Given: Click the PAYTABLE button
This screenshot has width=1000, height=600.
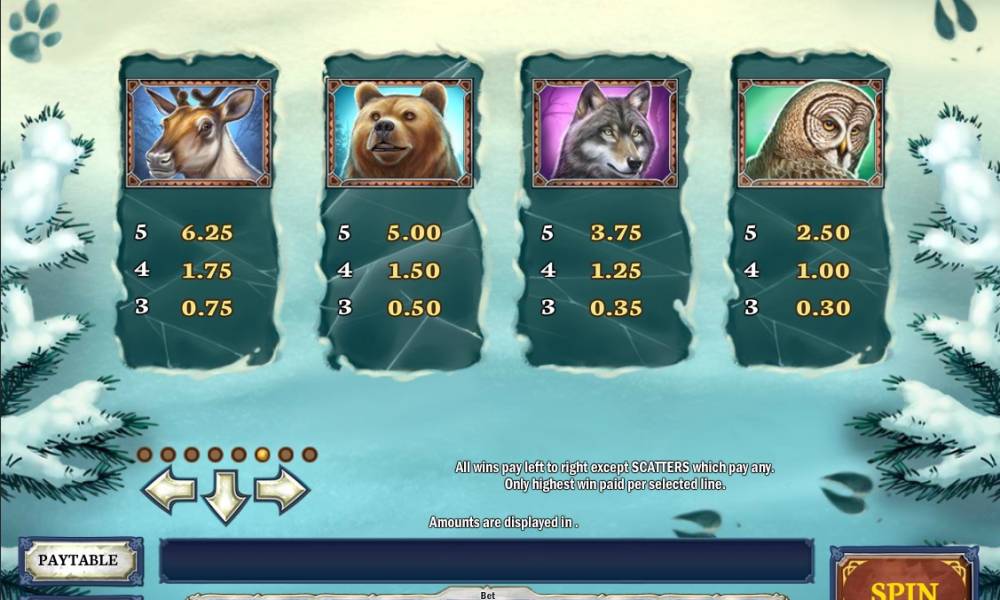Looking at the screenshot, I should tap(78, 561).
